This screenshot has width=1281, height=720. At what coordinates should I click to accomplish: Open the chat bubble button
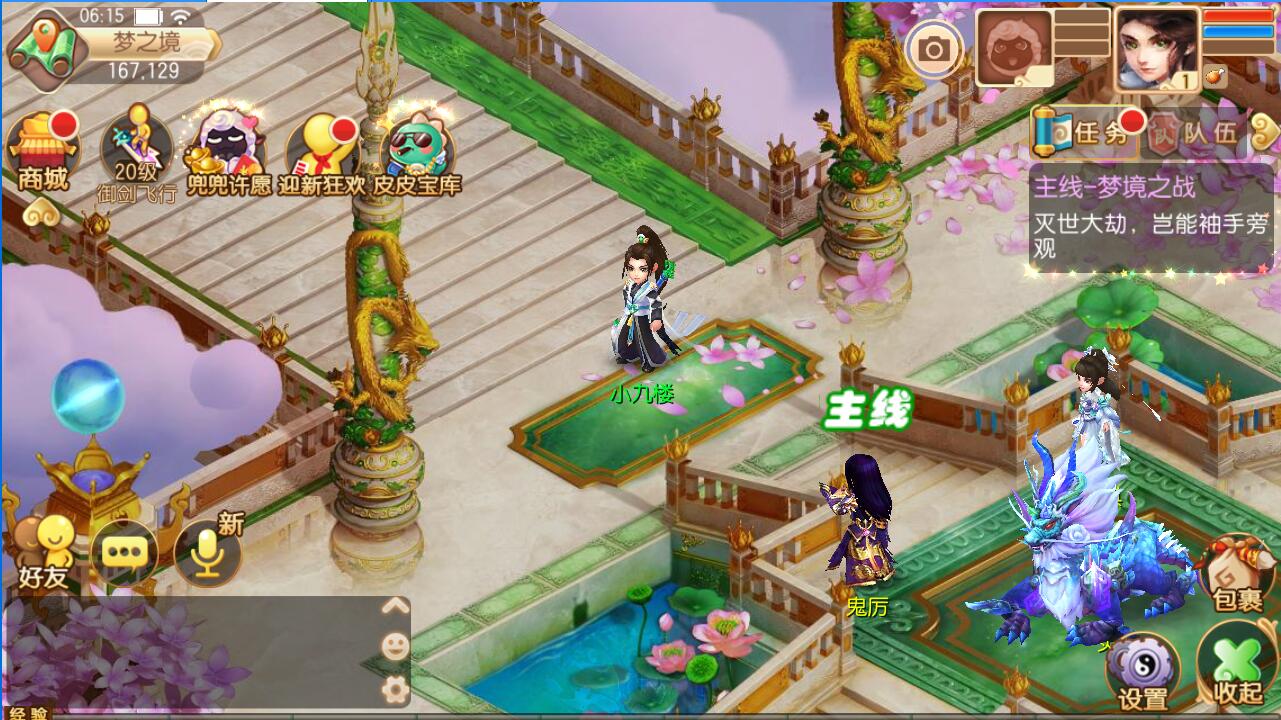[125, 552]
